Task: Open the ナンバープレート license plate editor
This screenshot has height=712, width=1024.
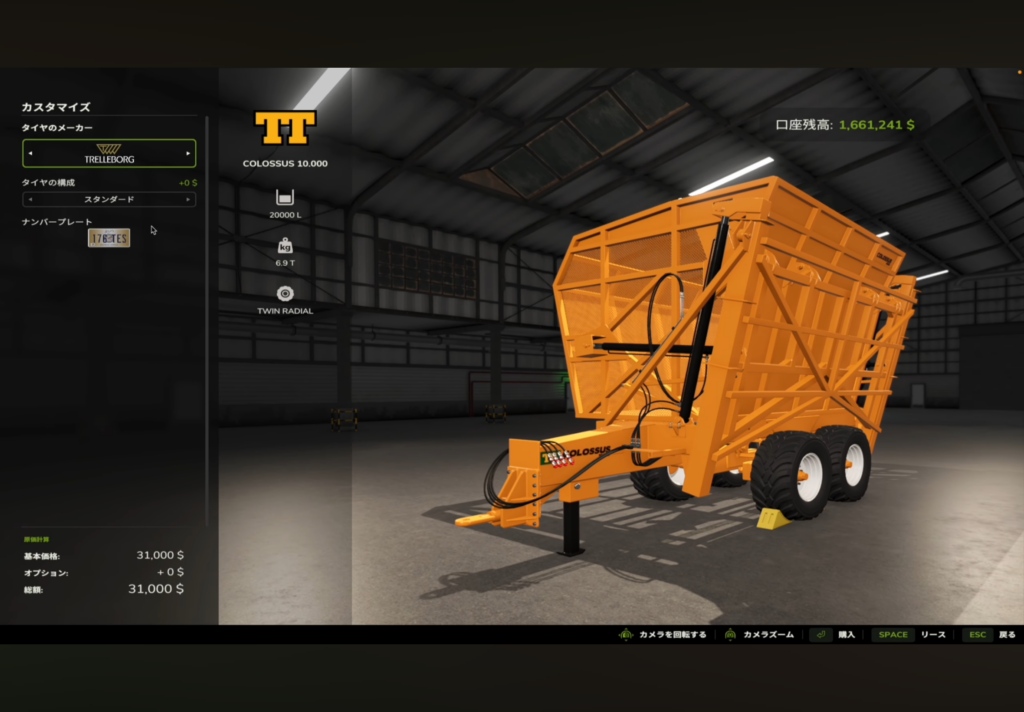Action: (109, 238)
